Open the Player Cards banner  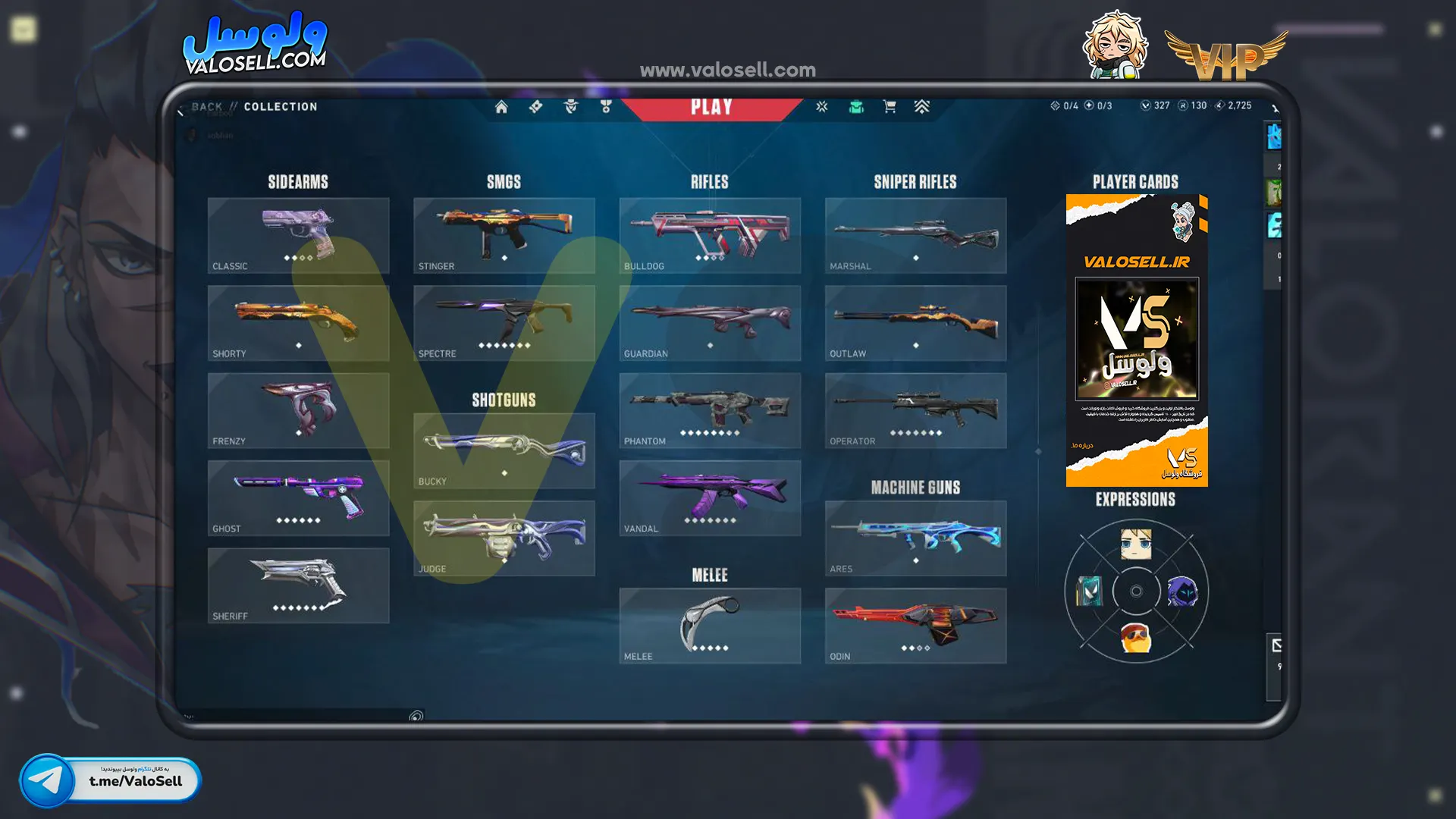click(1136, 340)
